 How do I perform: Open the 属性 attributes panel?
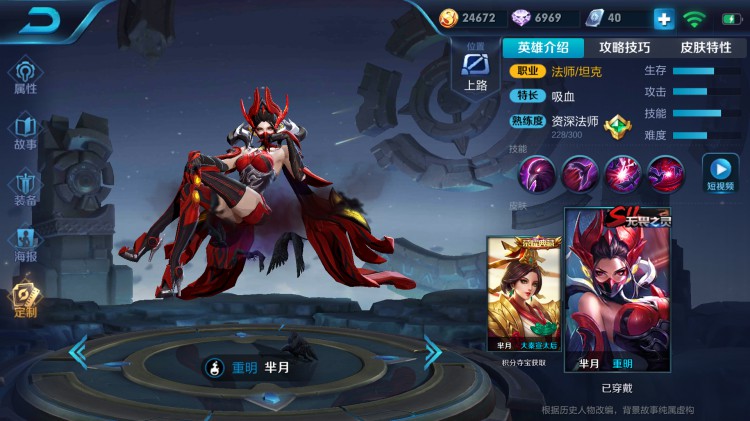[25, 75]
